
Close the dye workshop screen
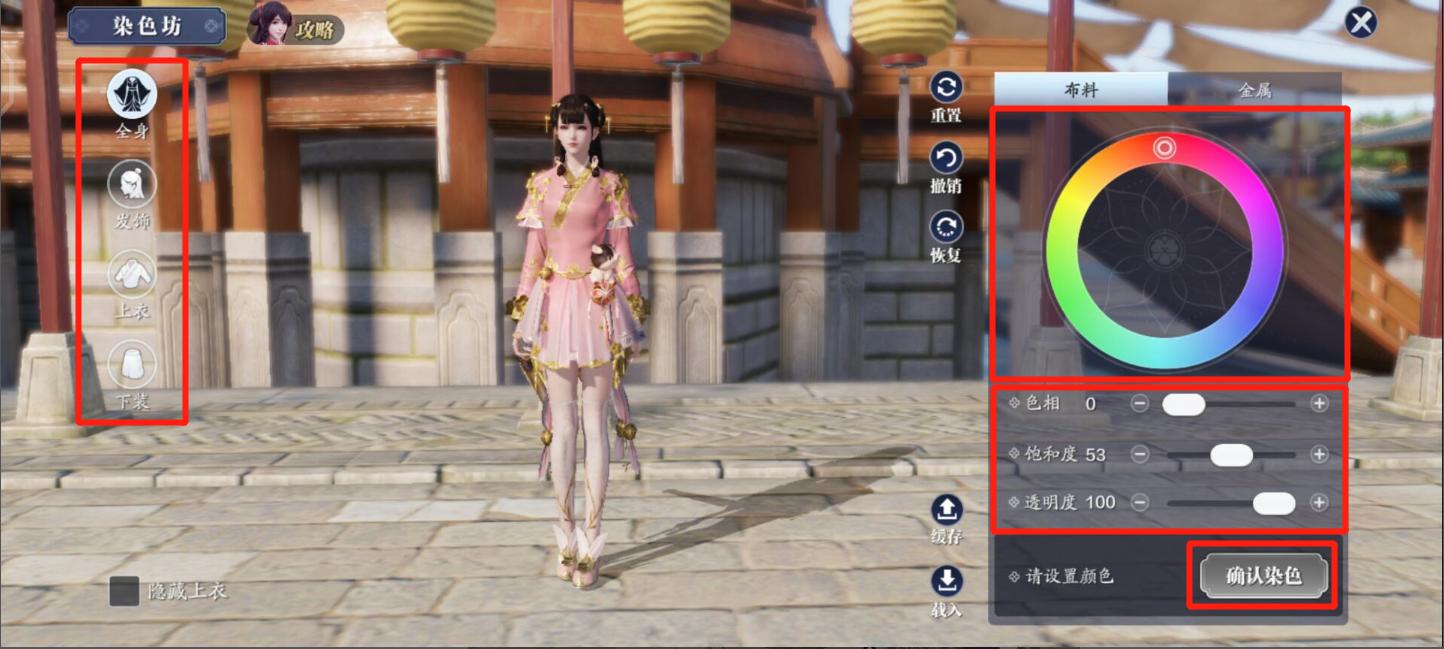point(1360,22)
